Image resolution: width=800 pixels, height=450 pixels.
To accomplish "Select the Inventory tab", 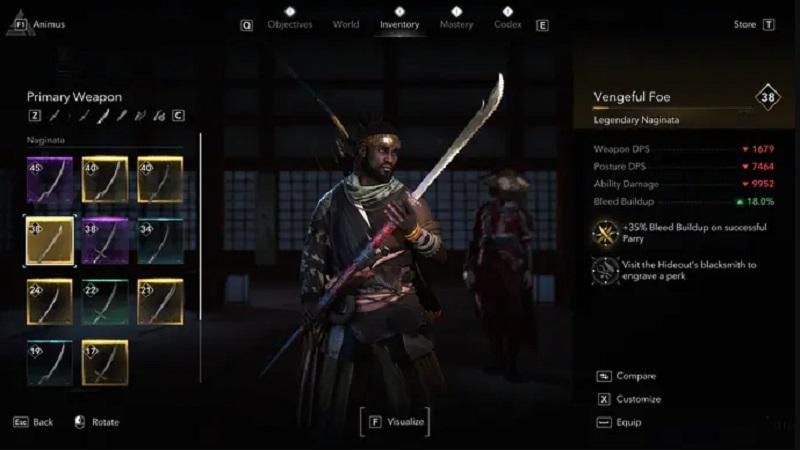I will (399, 24).
